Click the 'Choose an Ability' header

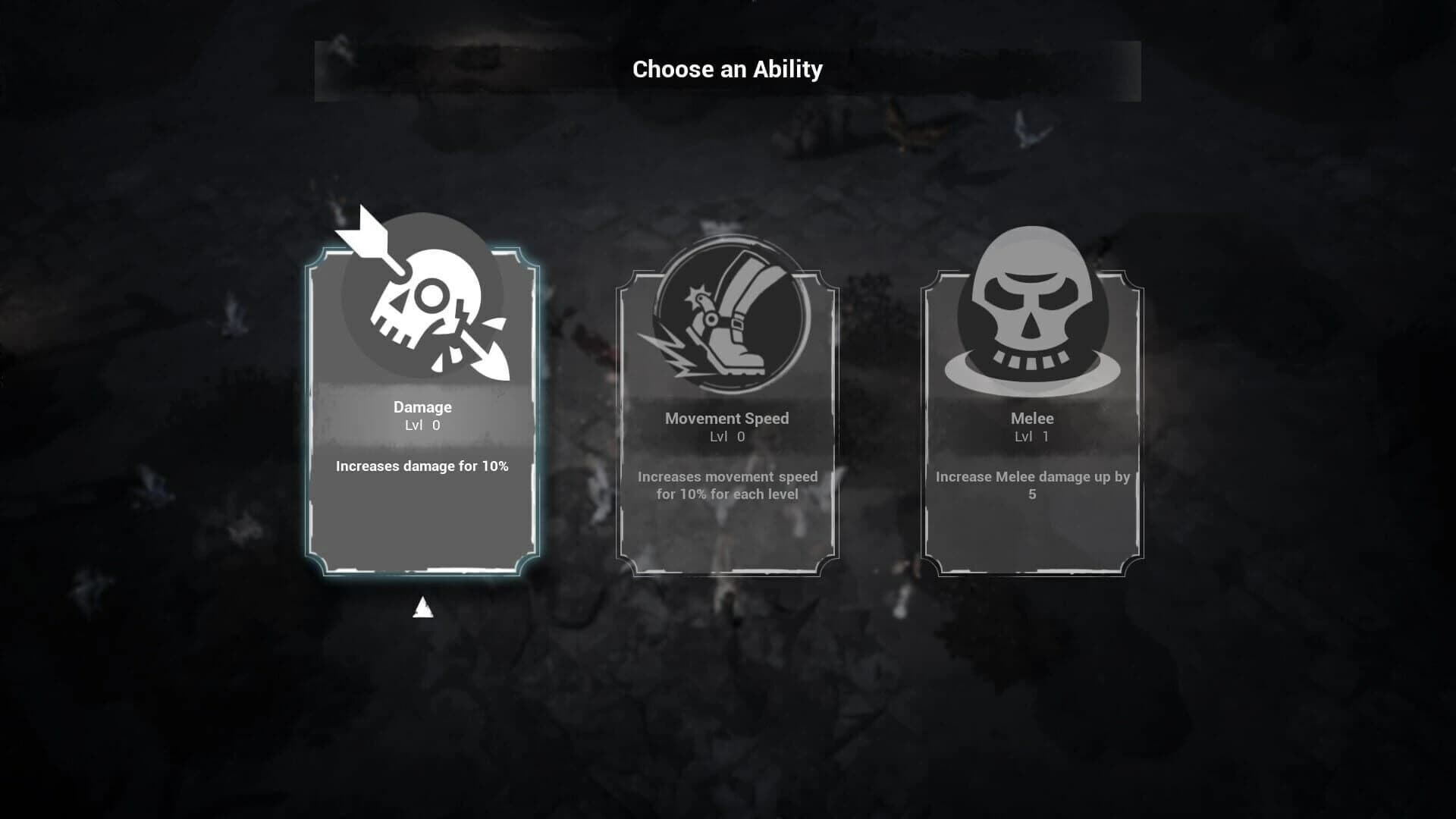click(x=726, y=69)
